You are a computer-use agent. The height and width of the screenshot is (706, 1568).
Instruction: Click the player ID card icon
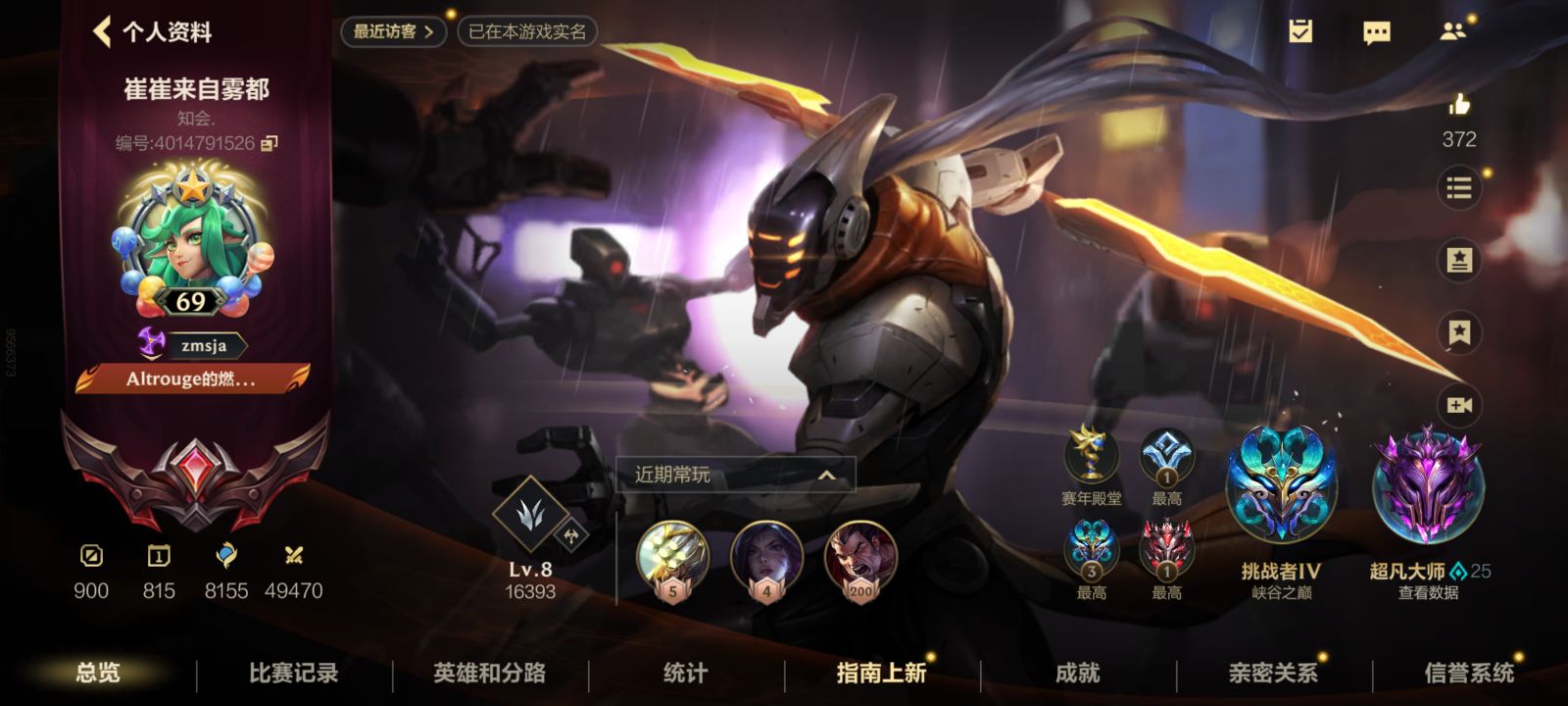pyautogui.click(x=1459, y=258)
